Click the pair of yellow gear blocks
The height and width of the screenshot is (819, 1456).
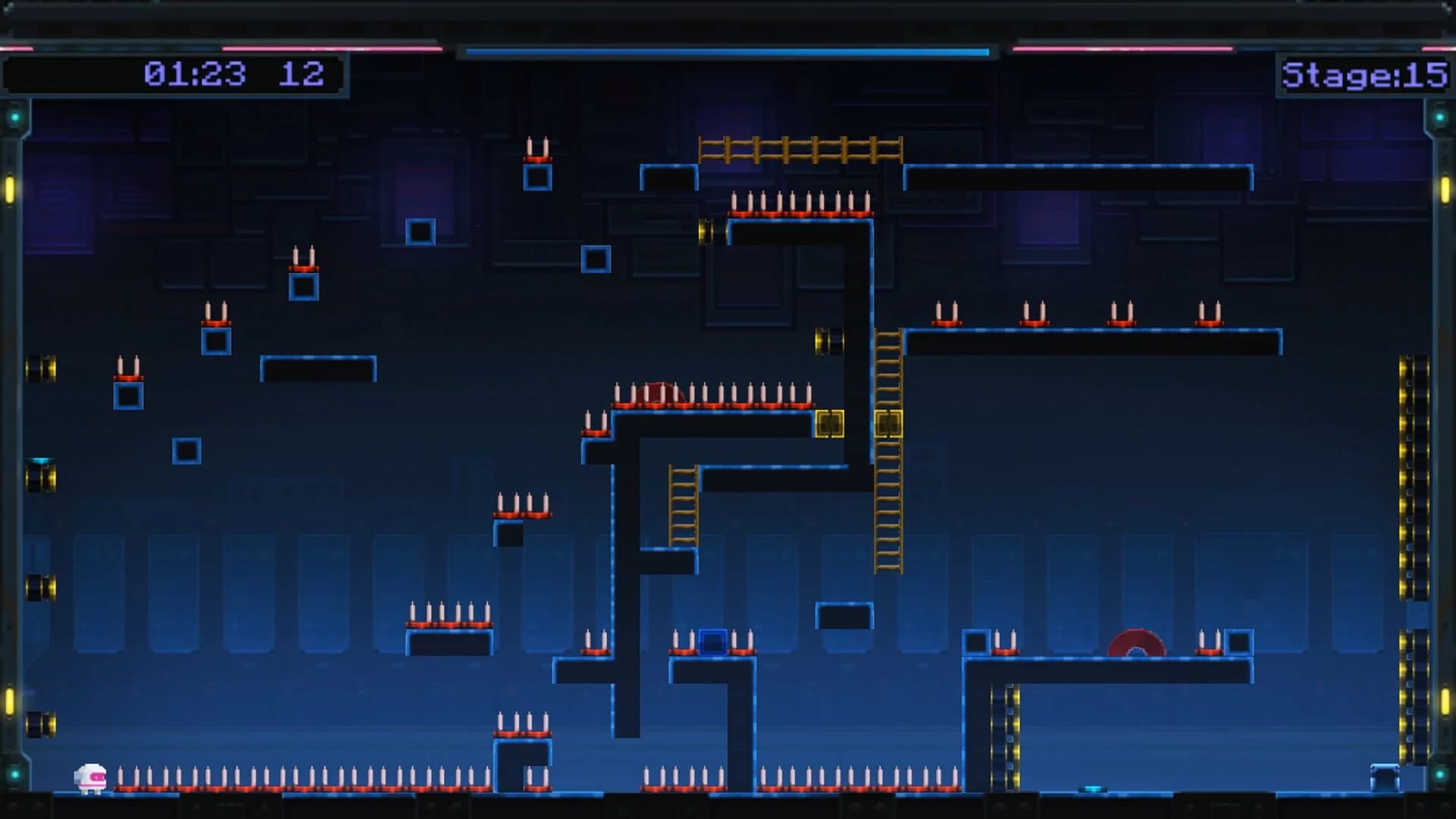coord(857,423)
